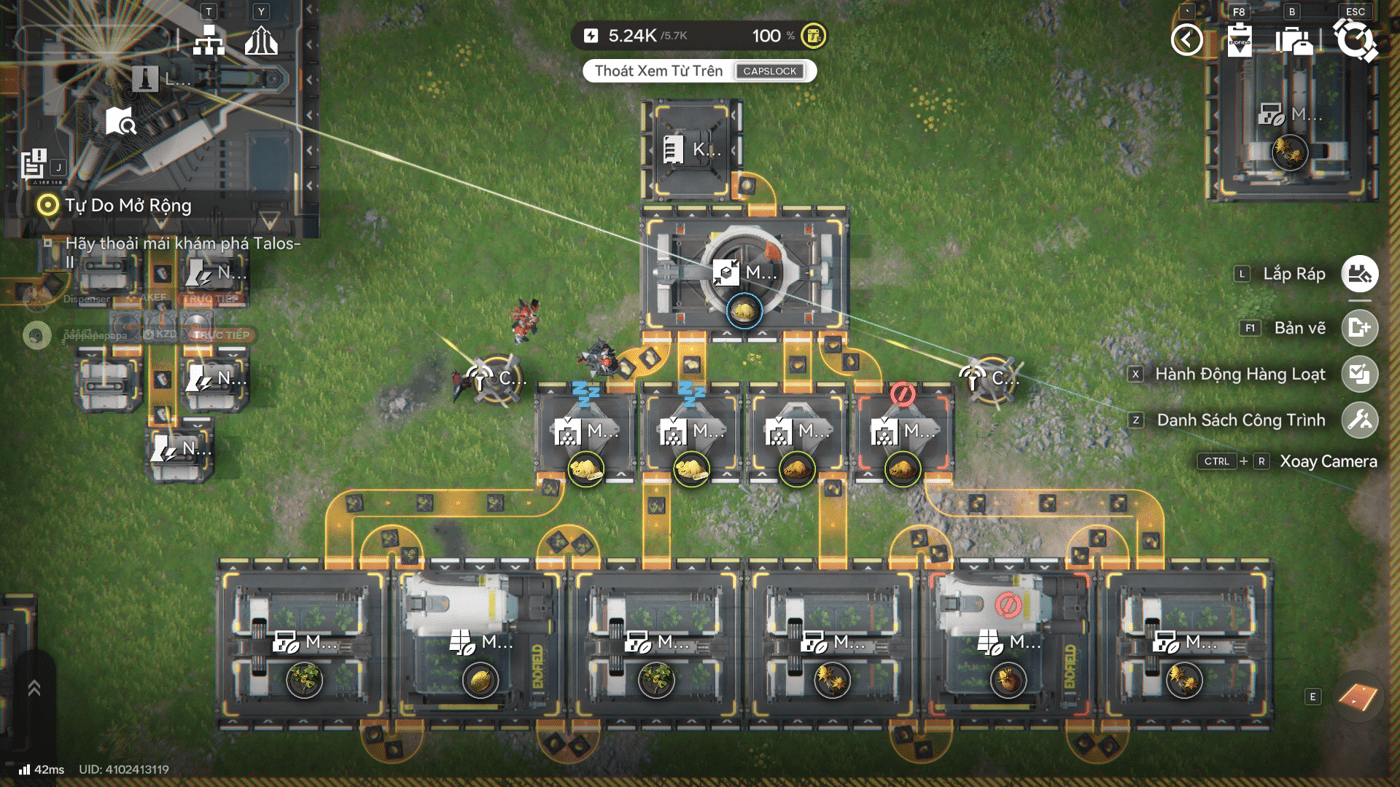Screen dimensions: 1400x787
Task: Open the main system menu ring icon
Action: (x=1355, y=40)
